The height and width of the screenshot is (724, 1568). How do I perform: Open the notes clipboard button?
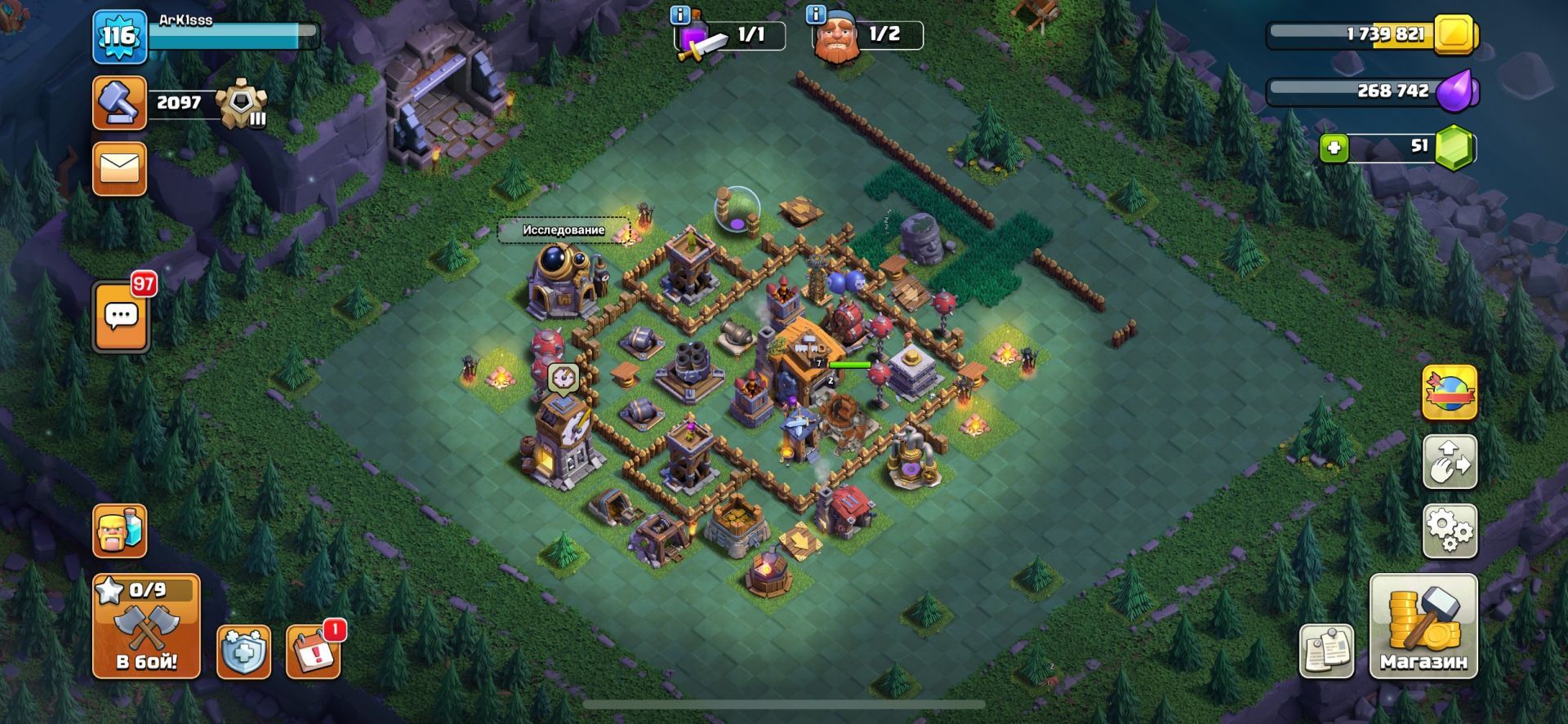coord(1326,651)
